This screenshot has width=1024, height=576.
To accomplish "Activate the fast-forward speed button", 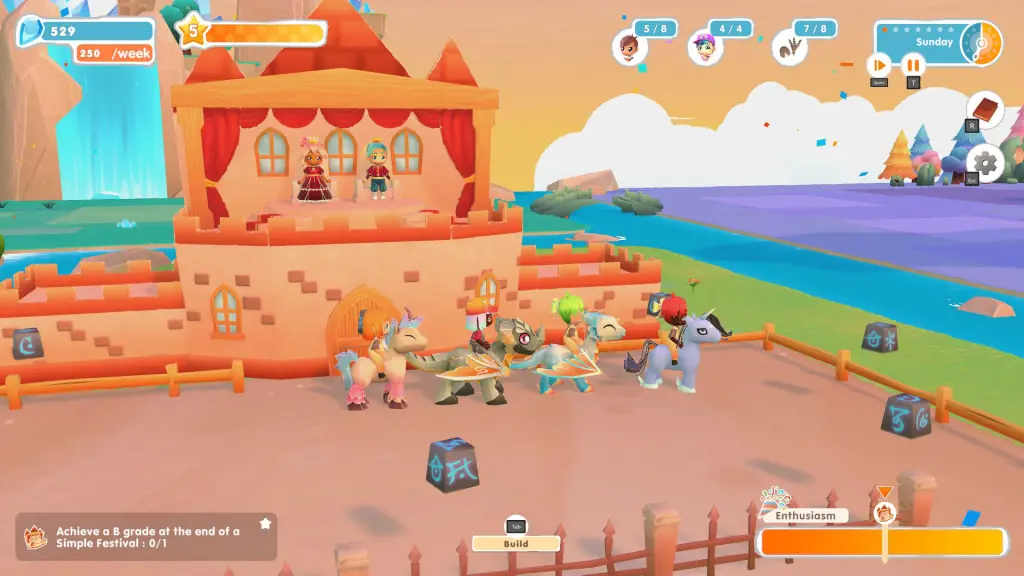I will pos(878,66).
